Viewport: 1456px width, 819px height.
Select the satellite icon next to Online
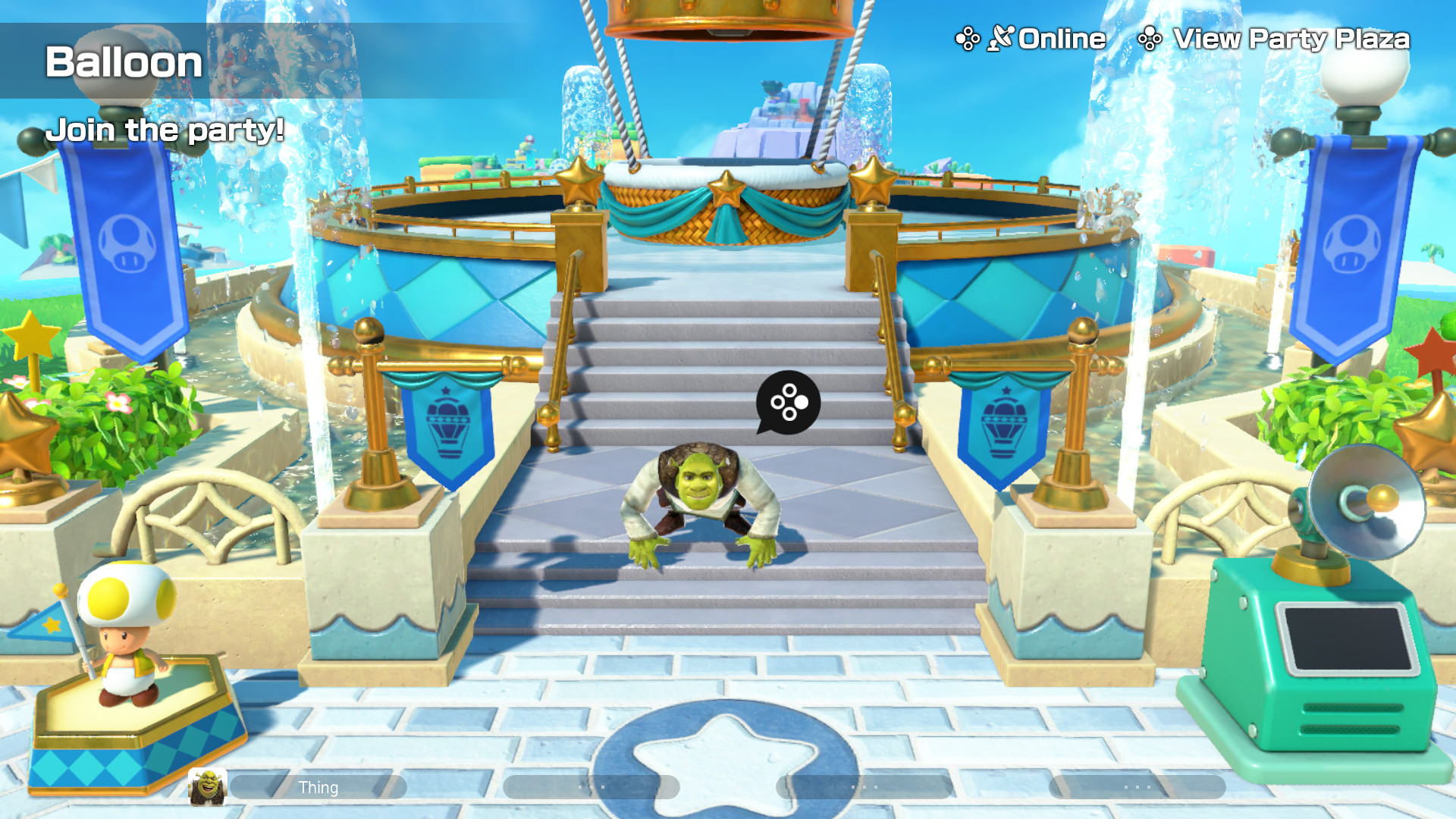[1001, 36]
